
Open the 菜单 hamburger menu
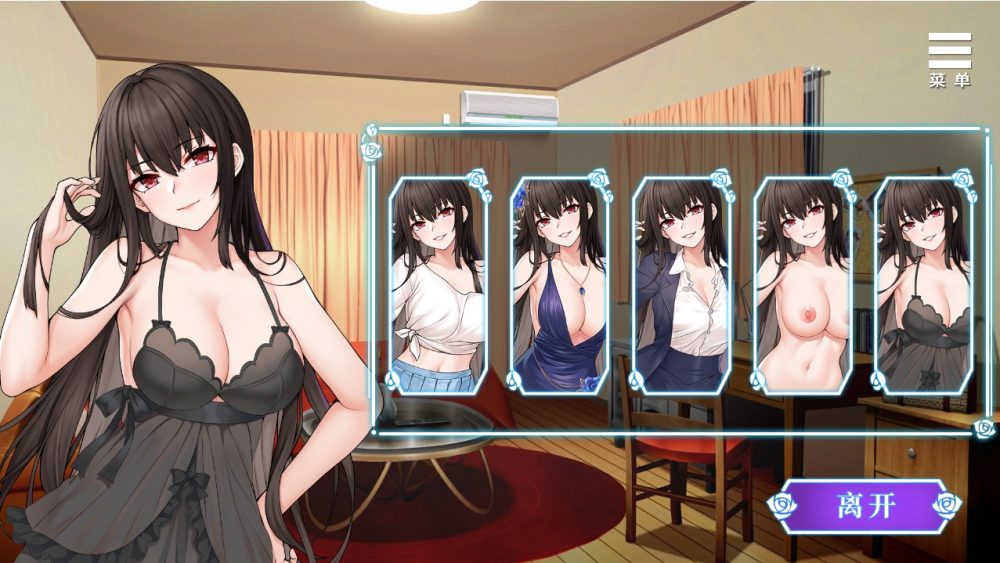(949, 60)
